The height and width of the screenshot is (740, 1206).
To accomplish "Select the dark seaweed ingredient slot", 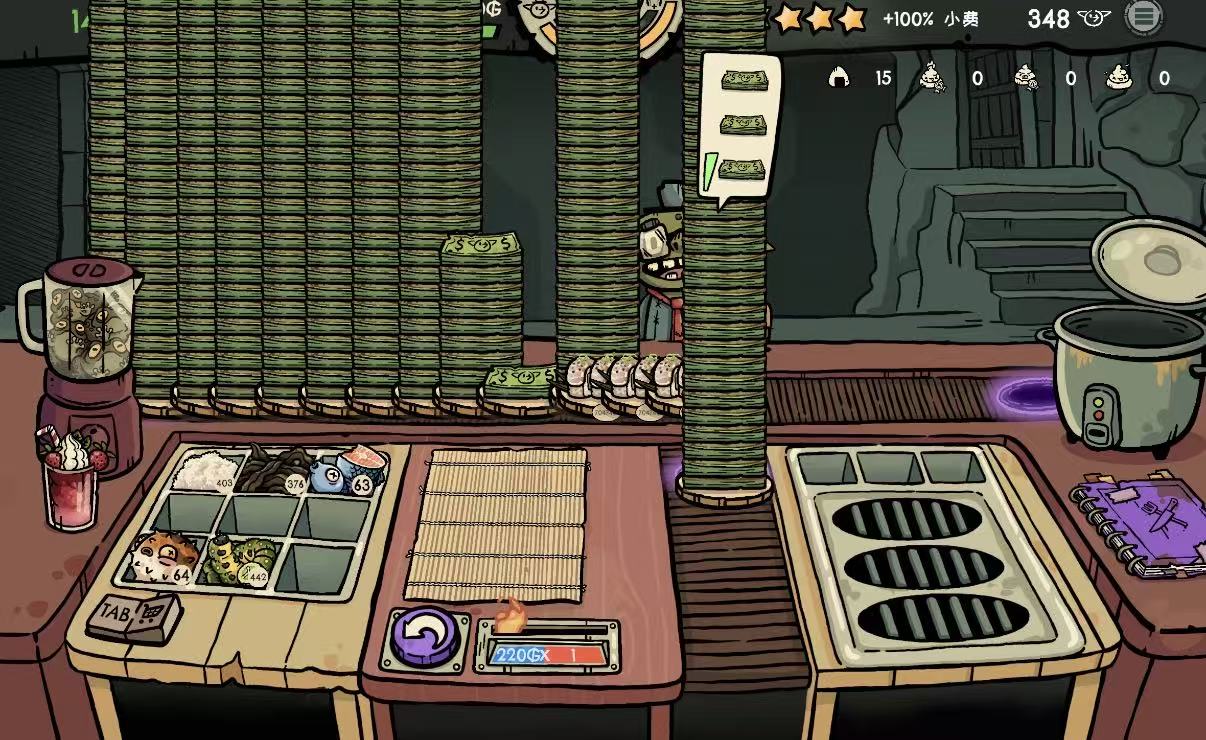I will (x=277, y=468).
